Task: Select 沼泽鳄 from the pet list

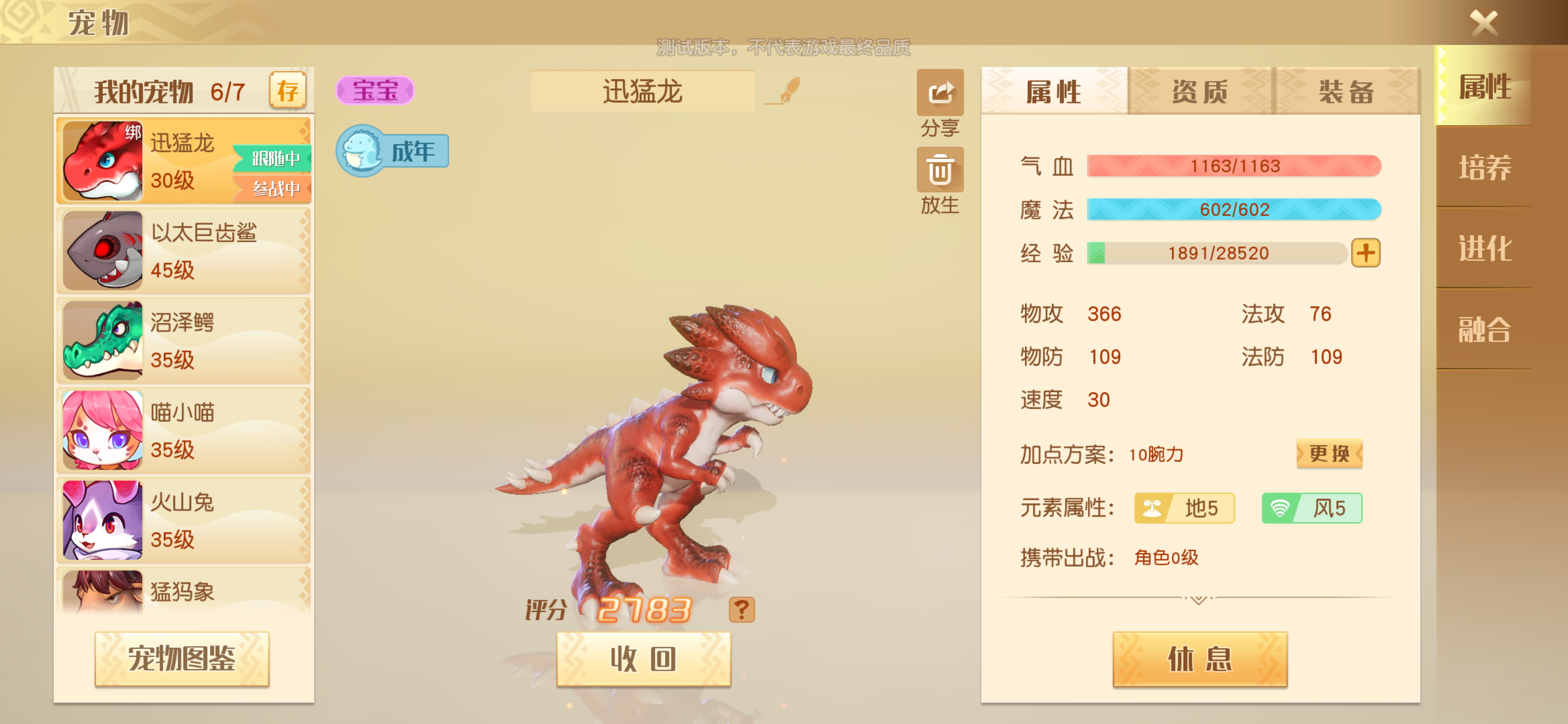Action: [x=182, y=340]
